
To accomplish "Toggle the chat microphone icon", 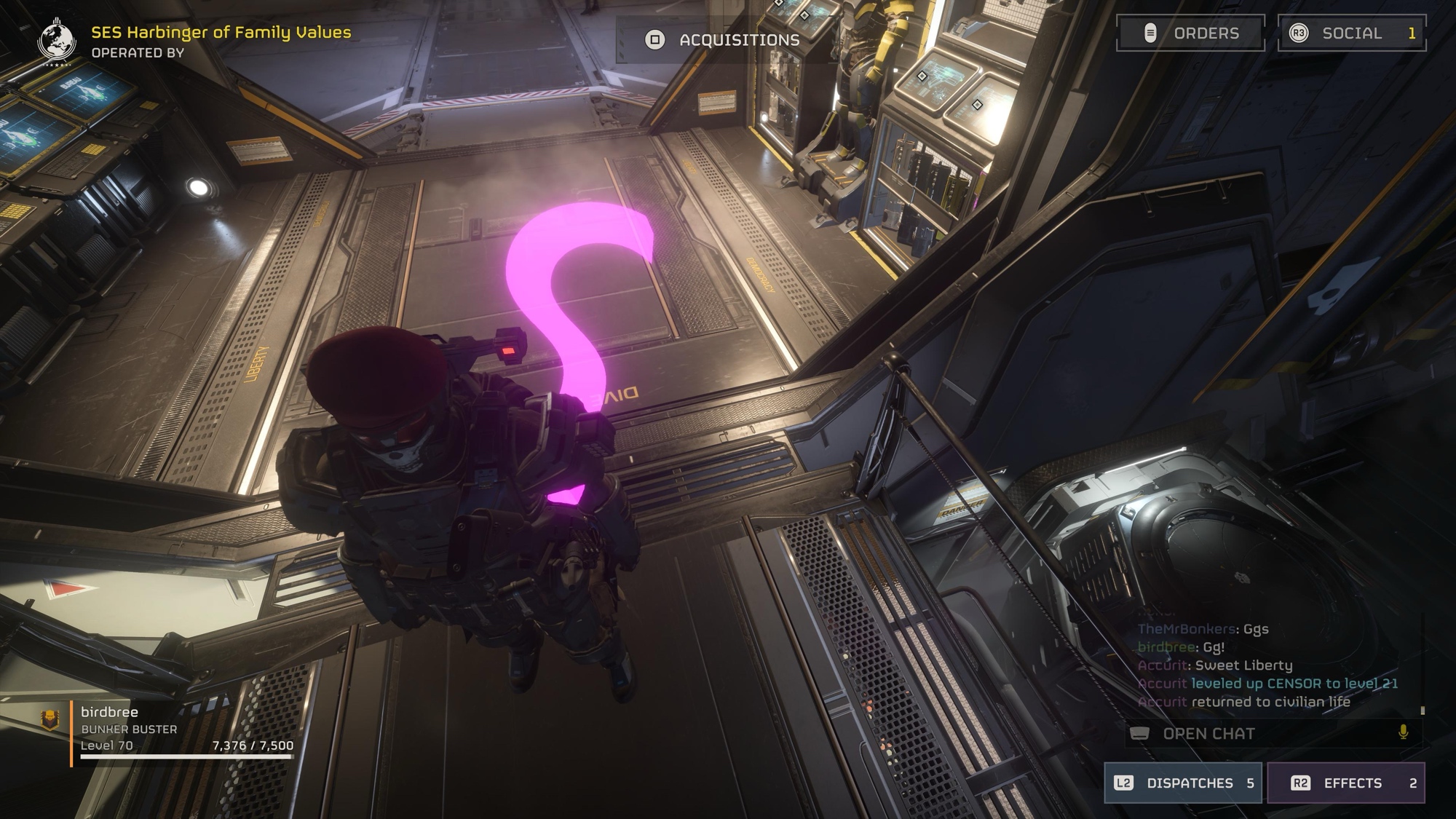I will coord(1403,733).
